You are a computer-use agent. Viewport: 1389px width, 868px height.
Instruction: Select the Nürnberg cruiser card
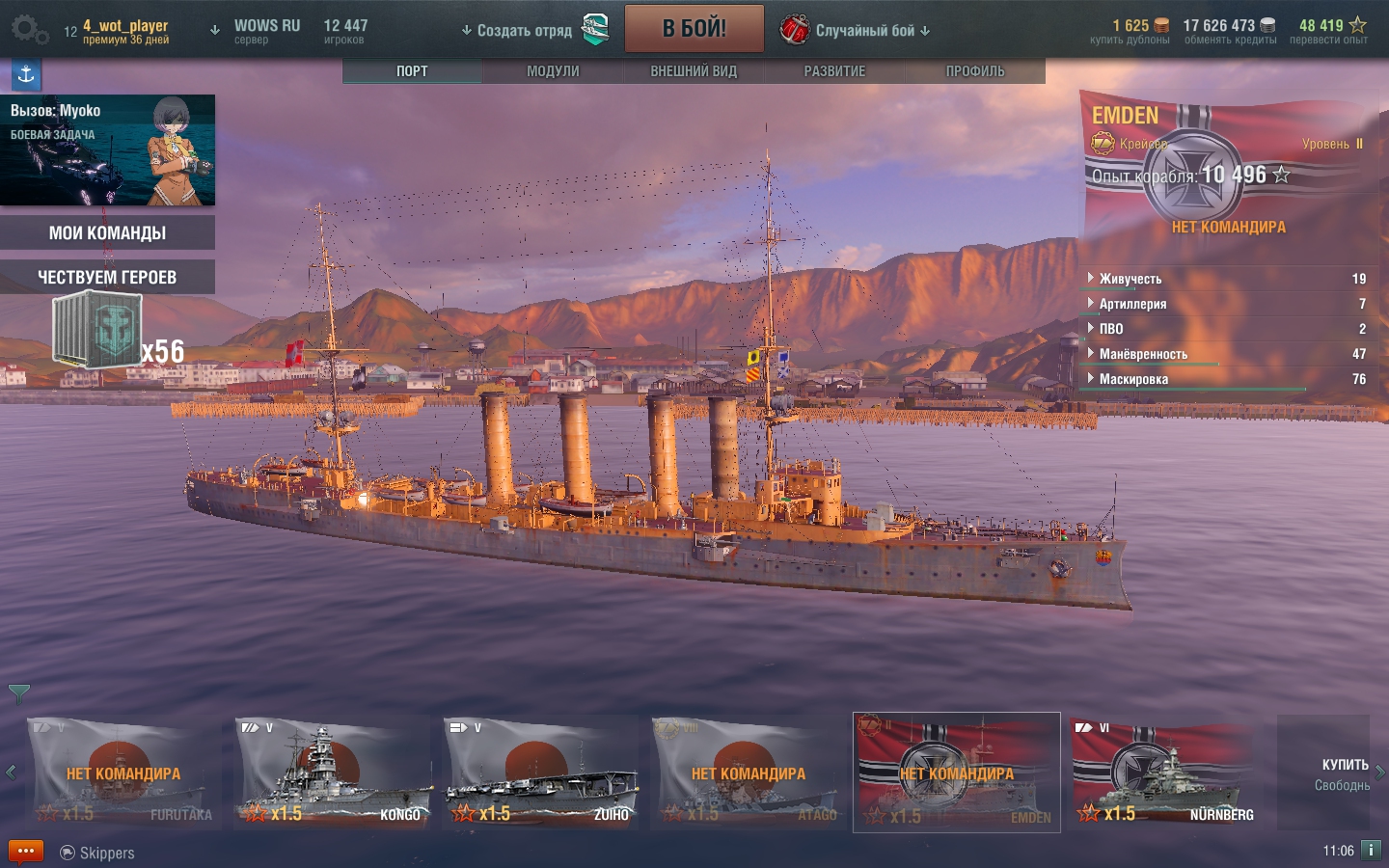click(1165, 773)
